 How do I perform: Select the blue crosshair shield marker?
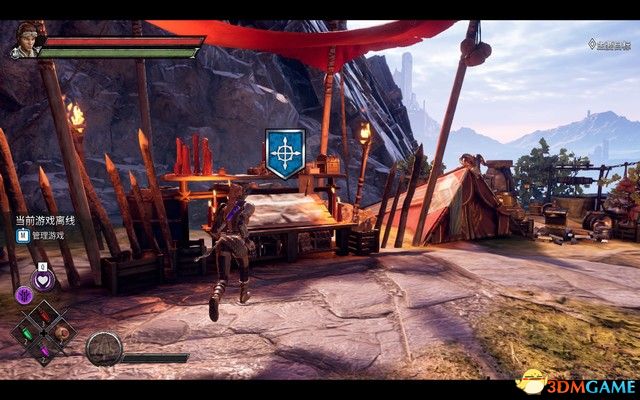(285, 153)
